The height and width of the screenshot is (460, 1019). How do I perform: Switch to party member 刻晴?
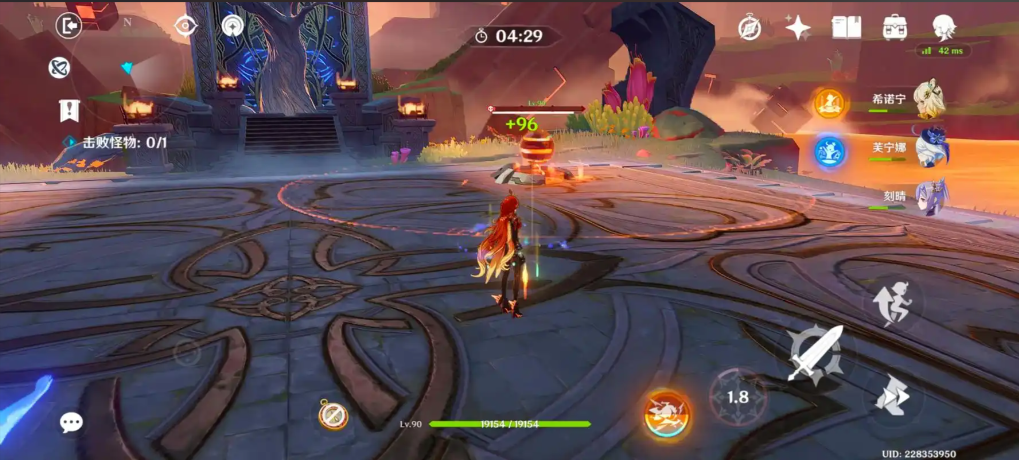tap(930, 195)
